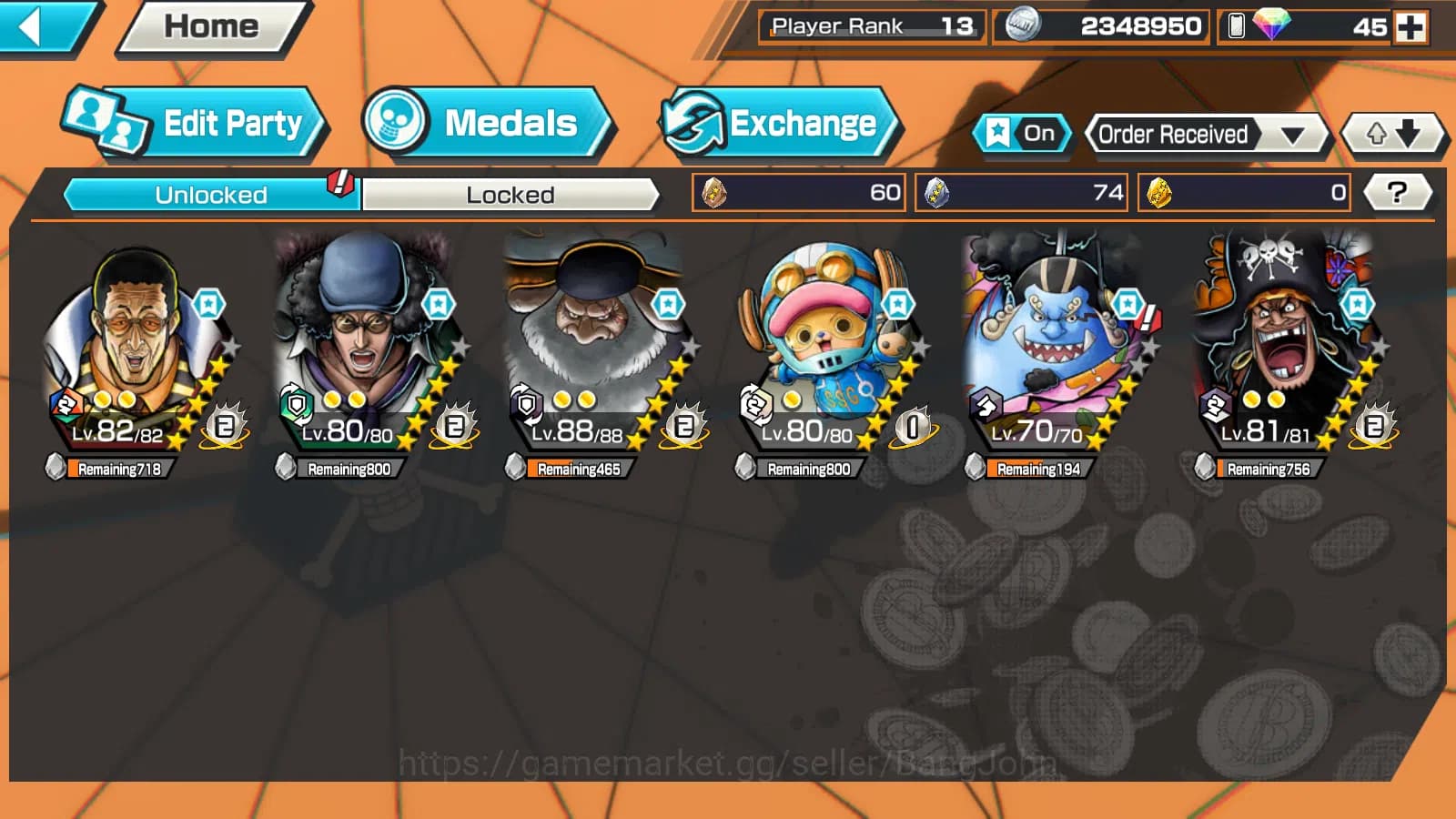Switch to the Locked tab
The width and height of the screenshot is (1456, 819).
[511, 194]
